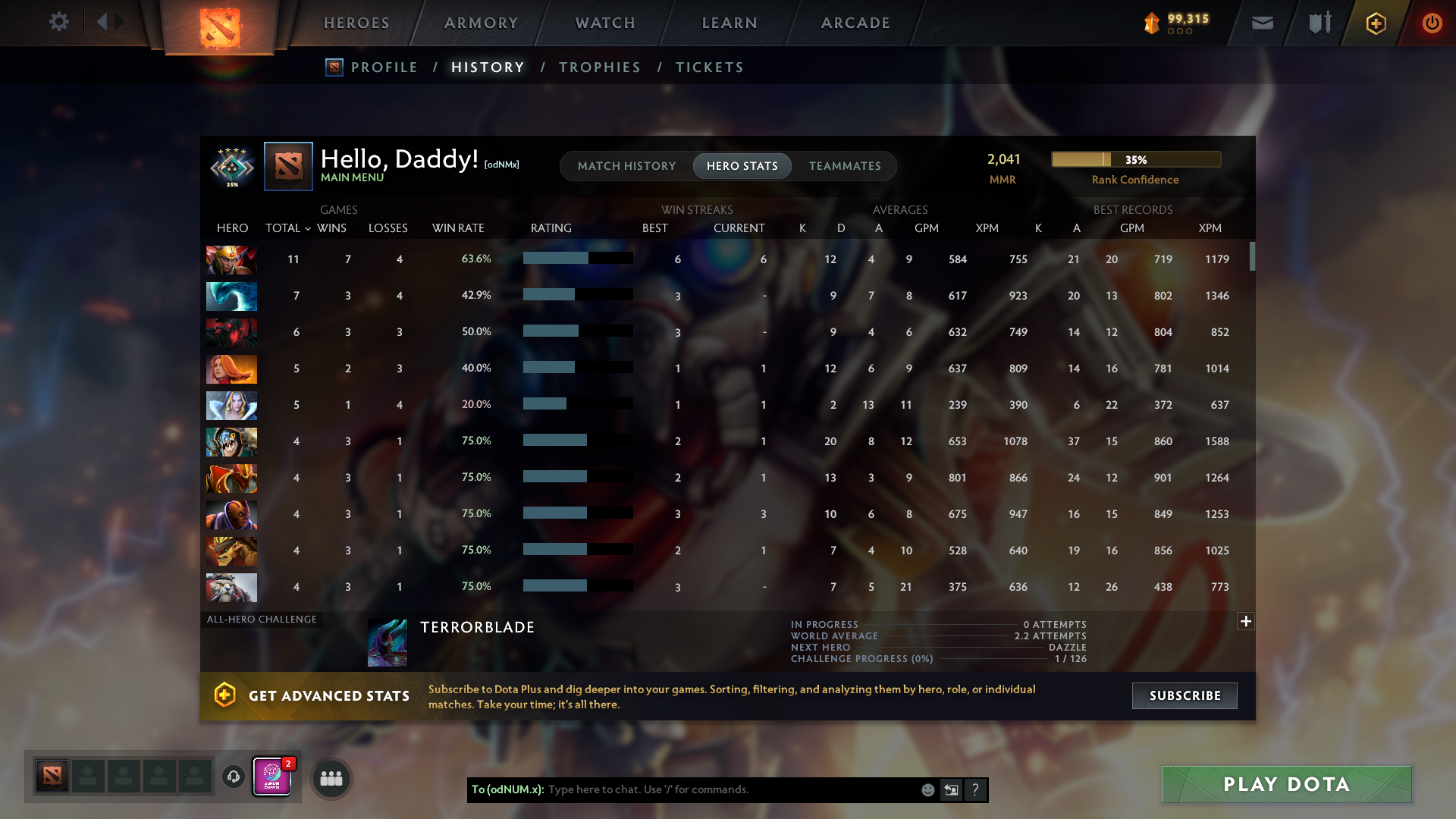This screenshot has height=819, width=1456.
Task: Click the Rank Confidence progress bar
Action: (1135, 159)
